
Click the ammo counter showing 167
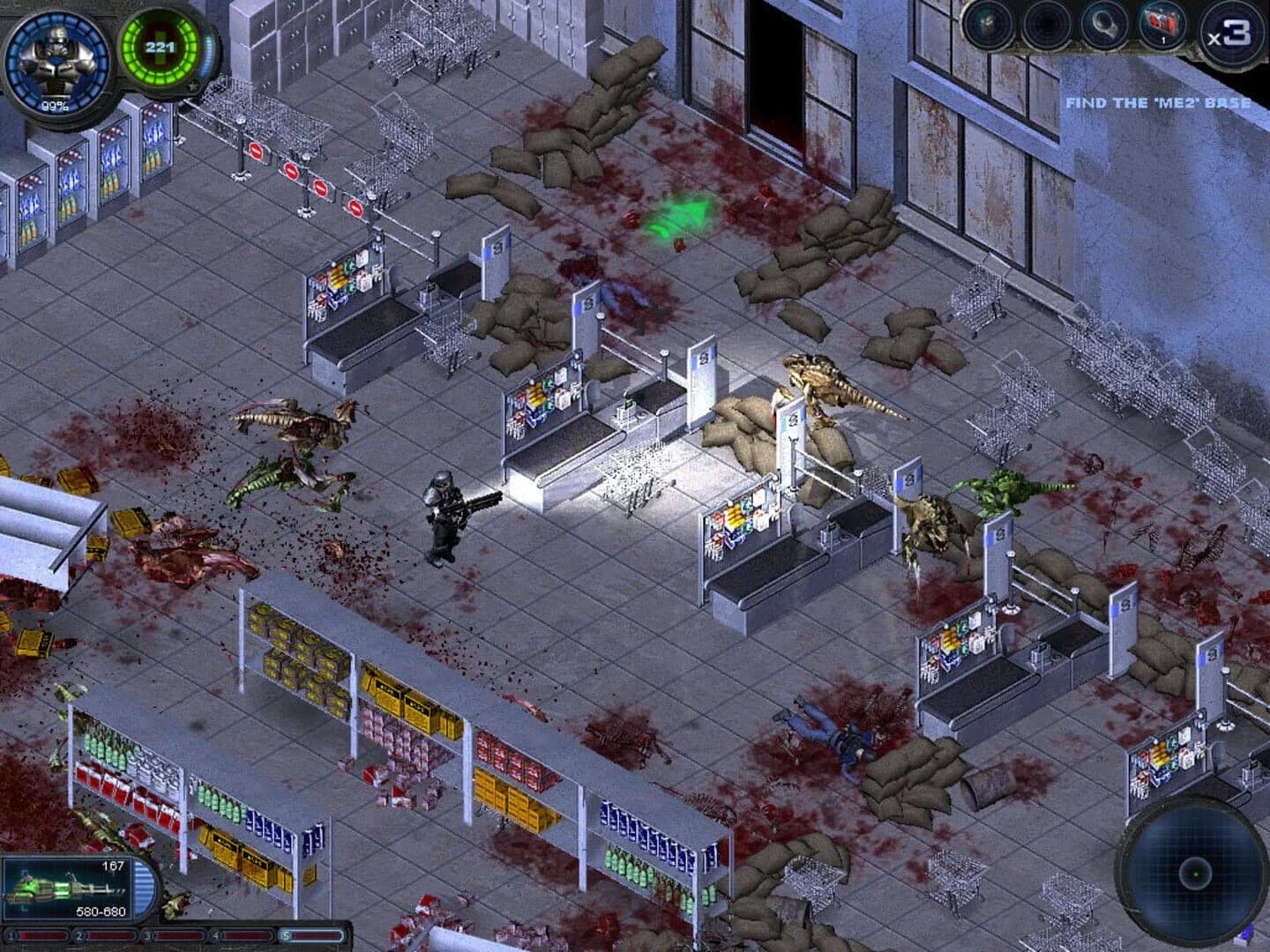[113, 866]
